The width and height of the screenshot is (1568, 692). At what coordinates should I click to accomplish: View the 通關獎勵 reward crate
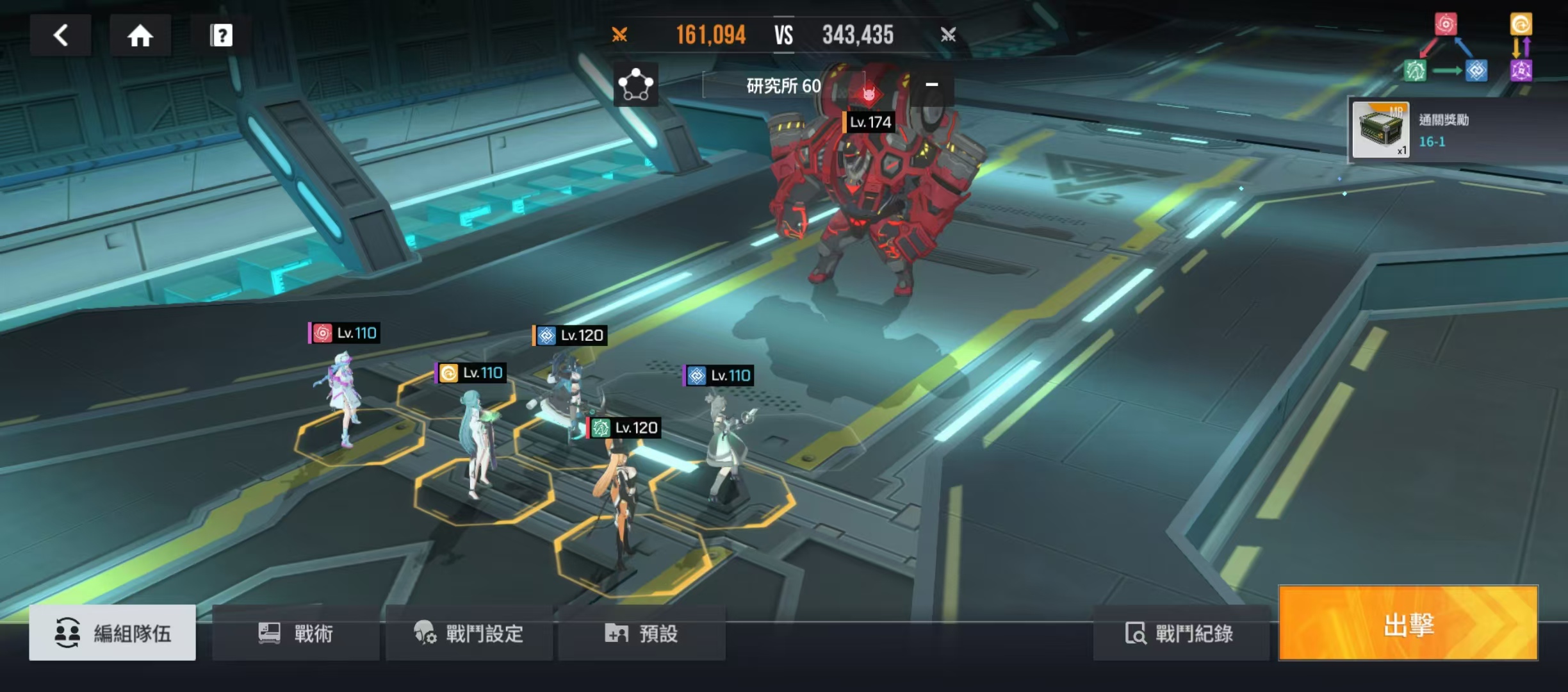(1380, 130)
